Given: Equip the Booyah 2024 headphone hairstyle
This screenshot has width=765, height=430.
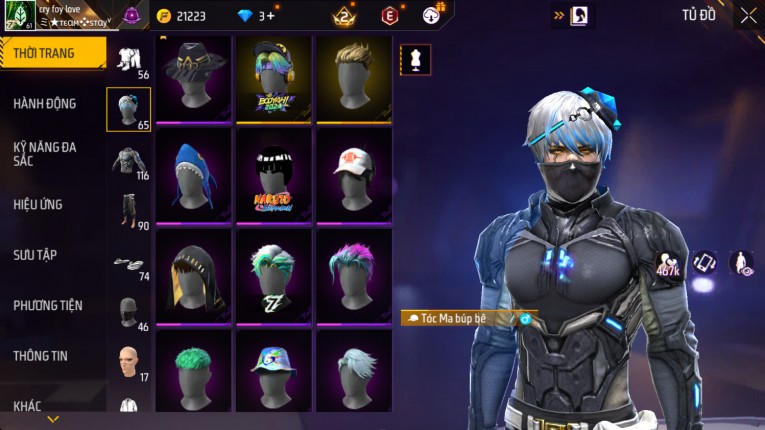Looking at the screenshot, I should (x=273, y=78).
